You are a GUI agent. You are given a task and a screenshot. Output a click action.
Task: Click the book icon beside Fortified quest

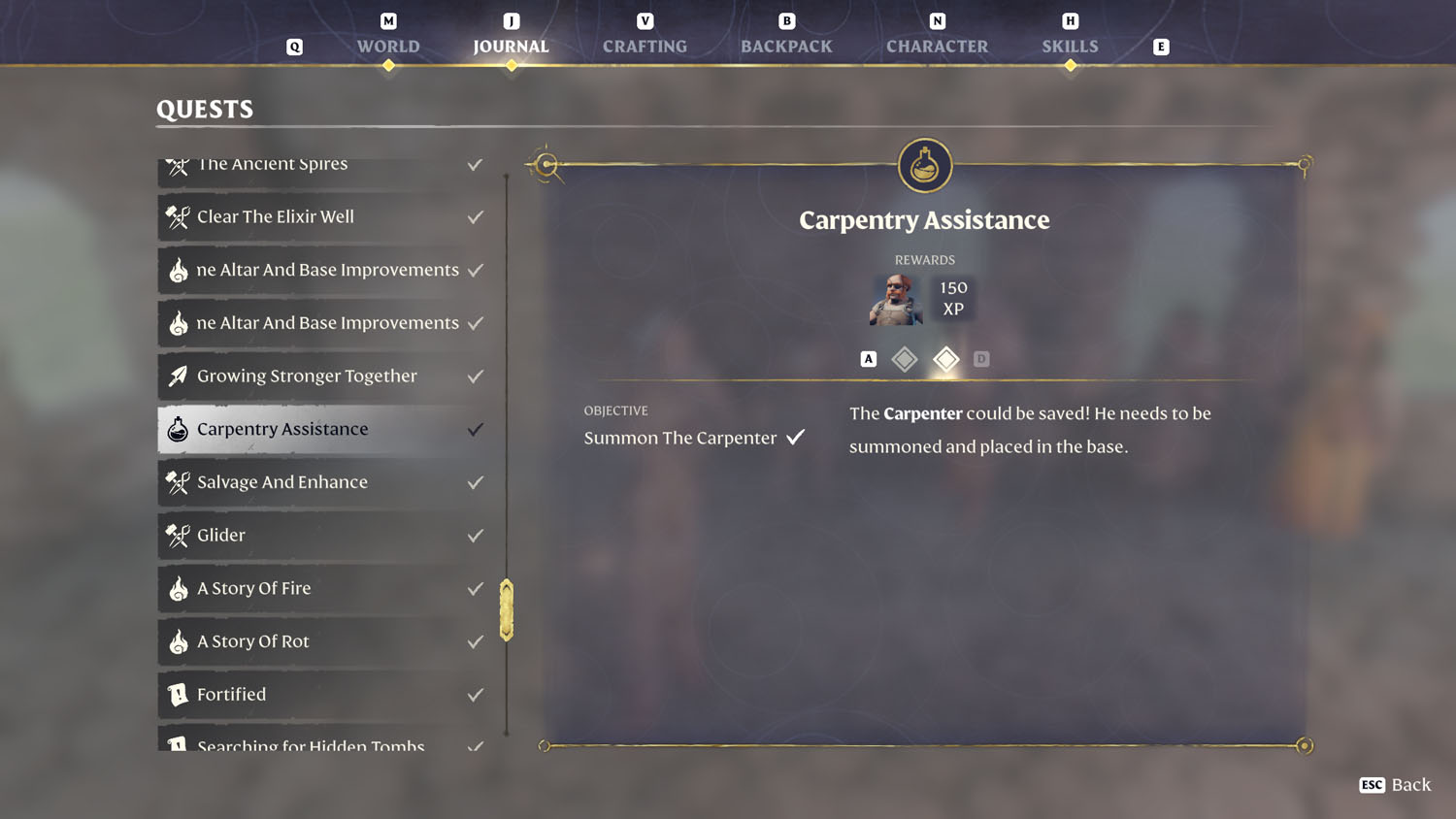[x=179, y=695]
